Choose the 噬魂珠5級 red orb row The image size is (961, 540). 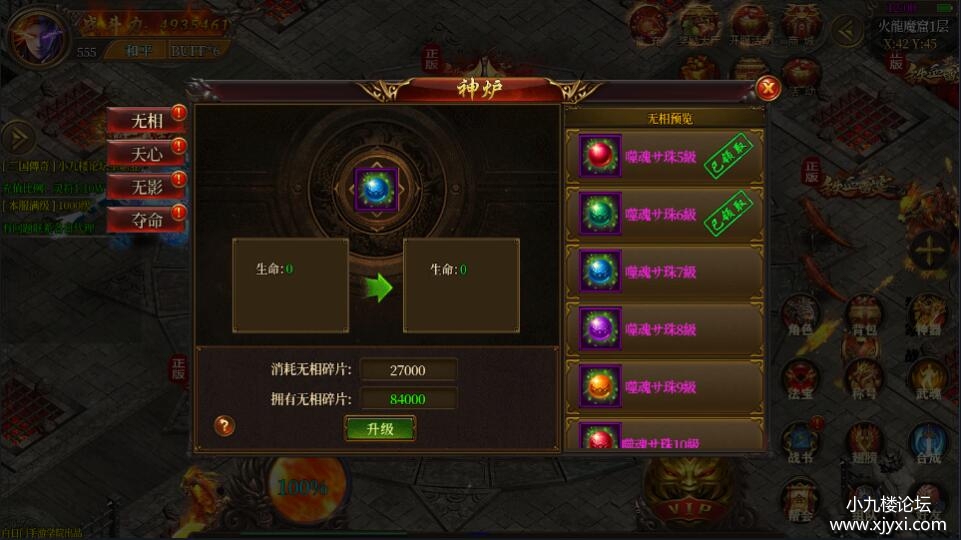[x=664, y=156]
